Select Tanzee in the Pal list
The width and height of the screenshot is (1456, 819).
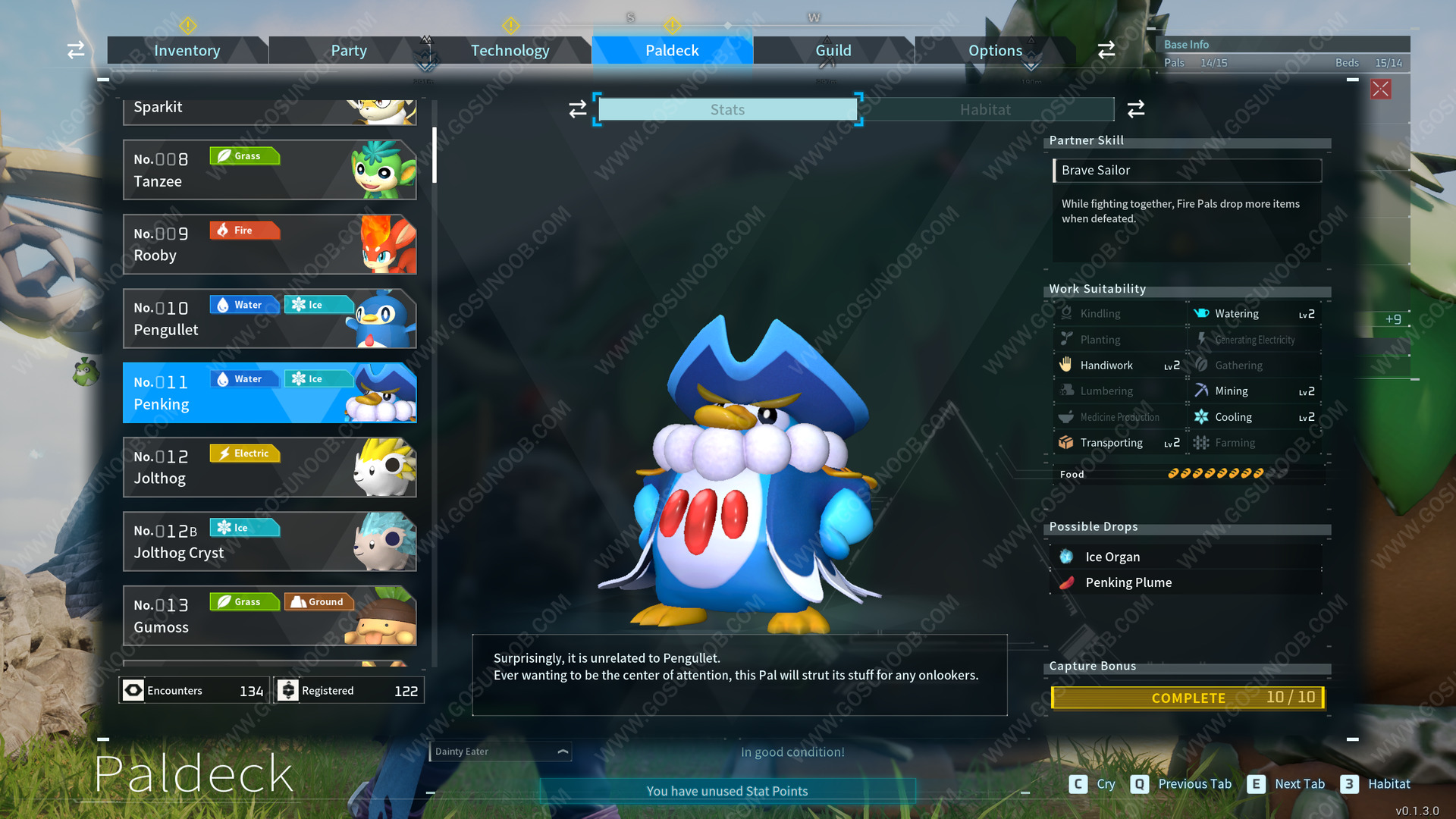[269, 170]
